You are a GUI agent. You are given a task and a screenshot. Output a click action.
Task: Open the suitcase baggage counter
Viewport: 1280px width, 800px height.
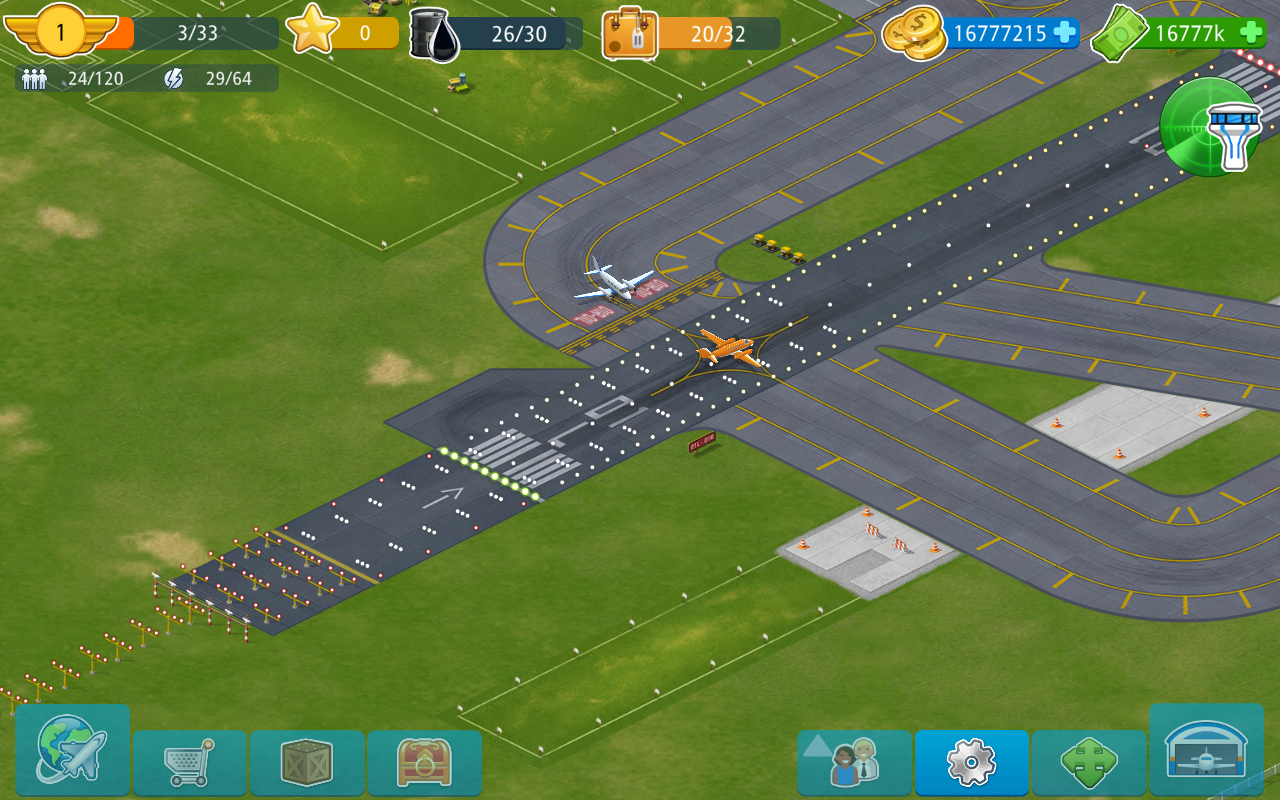(628, 32)
